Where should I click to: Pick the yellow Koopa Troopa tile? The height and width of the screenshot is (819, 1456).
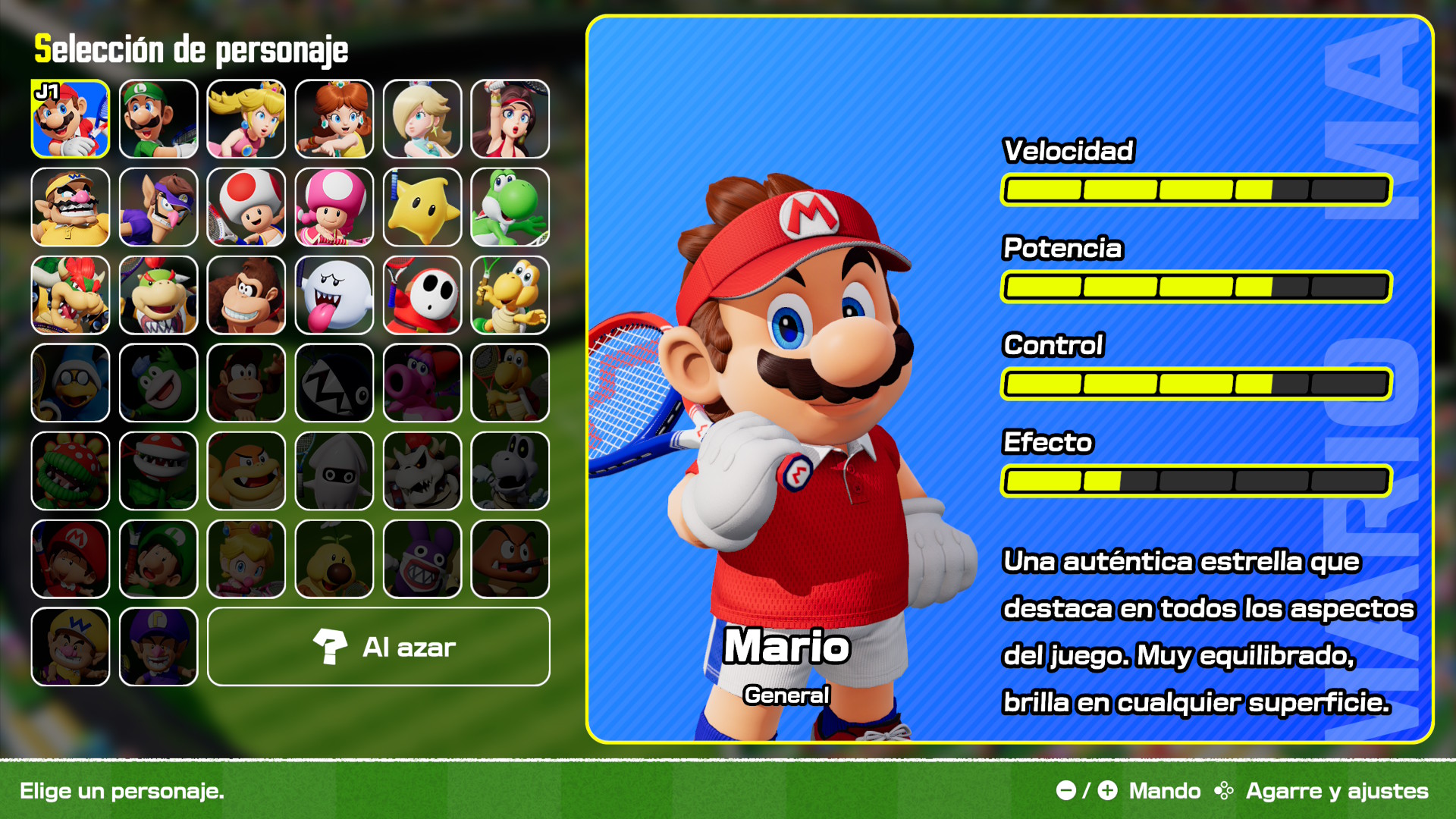point(510,295)
